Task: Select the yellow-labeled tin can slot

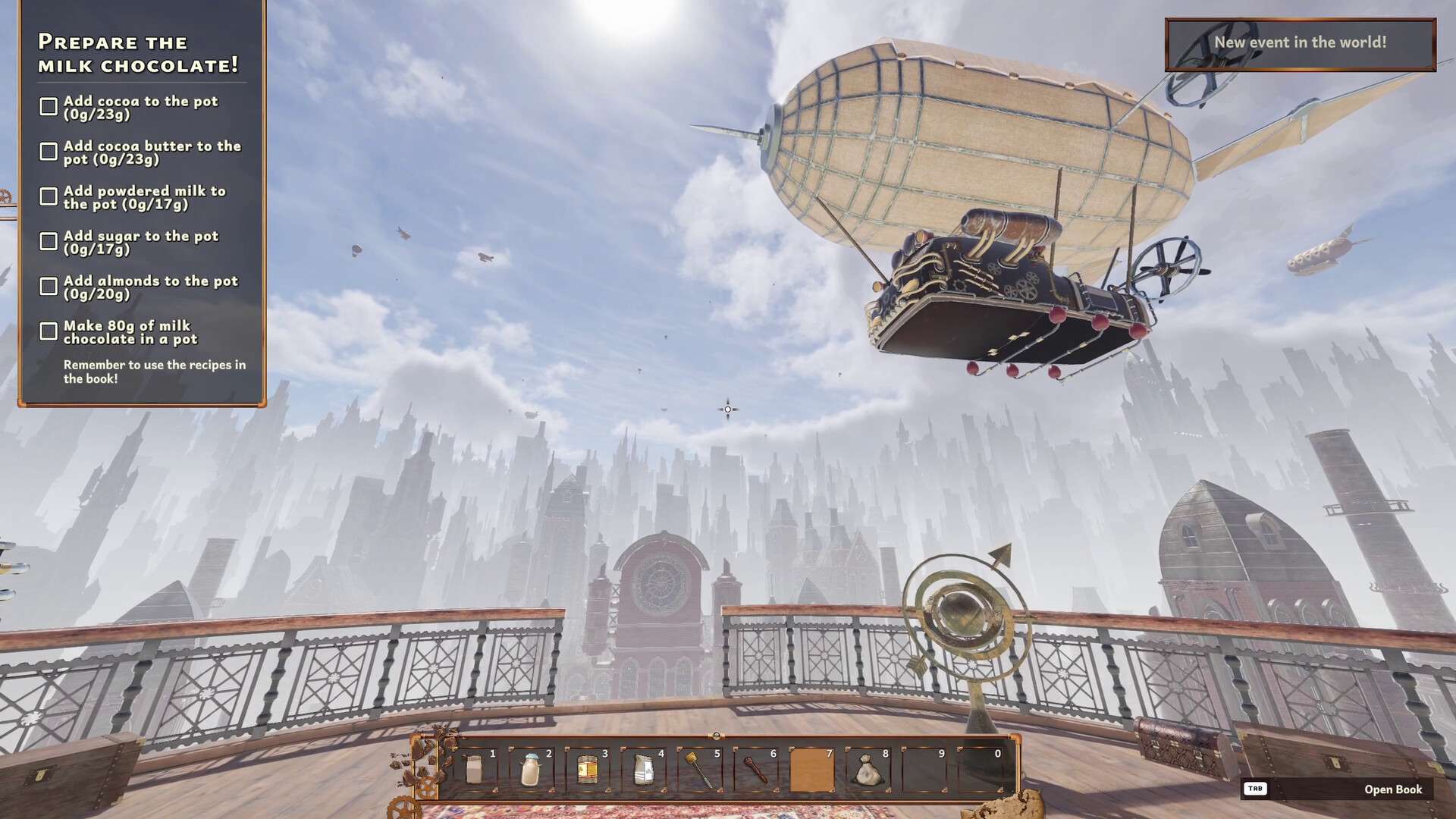Action: point(587,770)
